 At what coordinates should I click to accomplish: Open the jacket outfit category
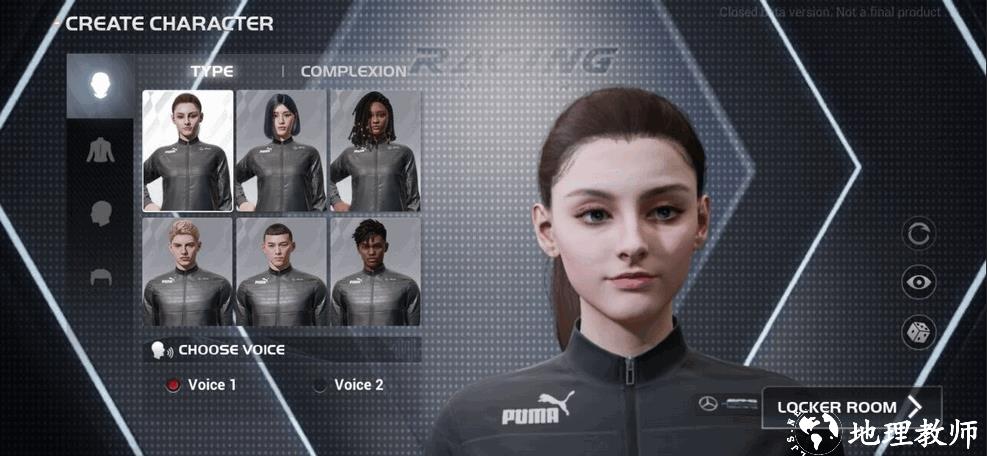(x=100, y=150)
